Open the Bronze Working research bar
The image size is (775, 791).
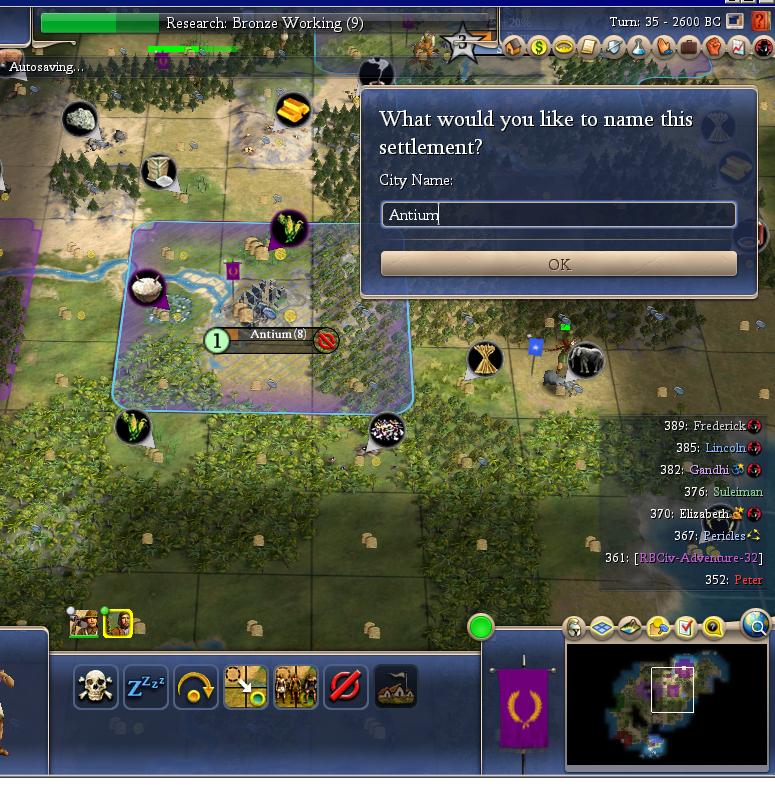pos(265,23)
